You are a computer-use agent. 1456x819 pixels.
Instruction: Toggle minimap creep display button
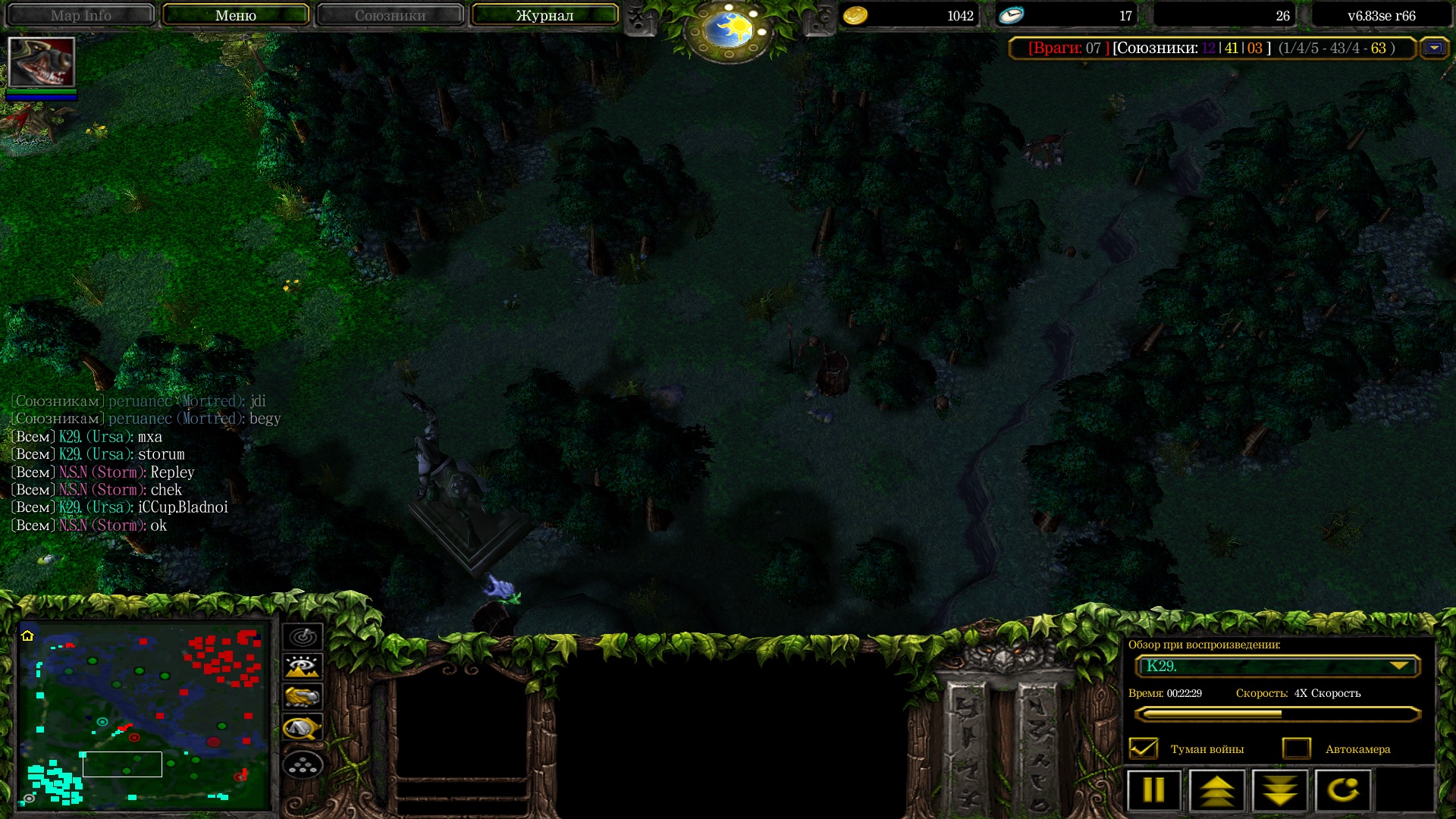click(x=303, y=728)
